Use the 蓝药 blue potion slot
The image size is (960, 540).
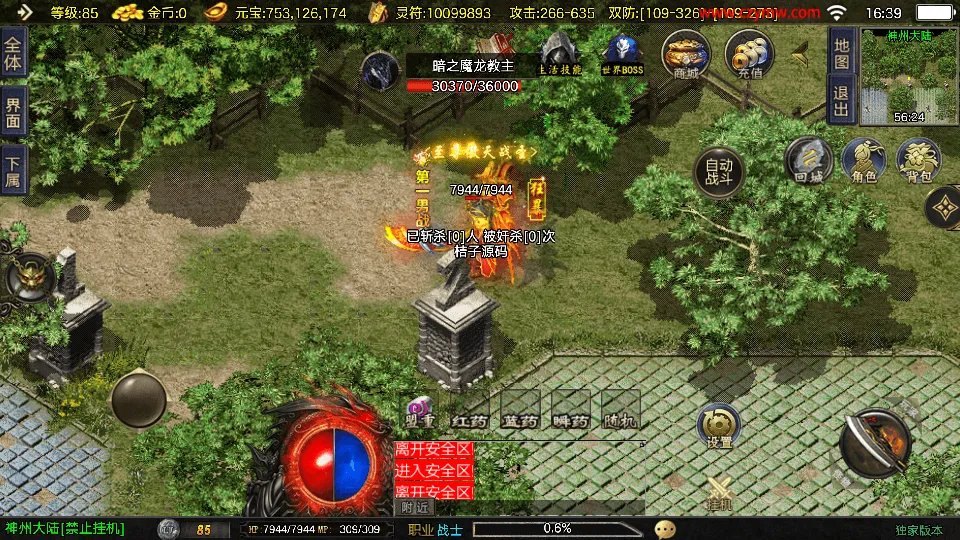pos(520,411)
